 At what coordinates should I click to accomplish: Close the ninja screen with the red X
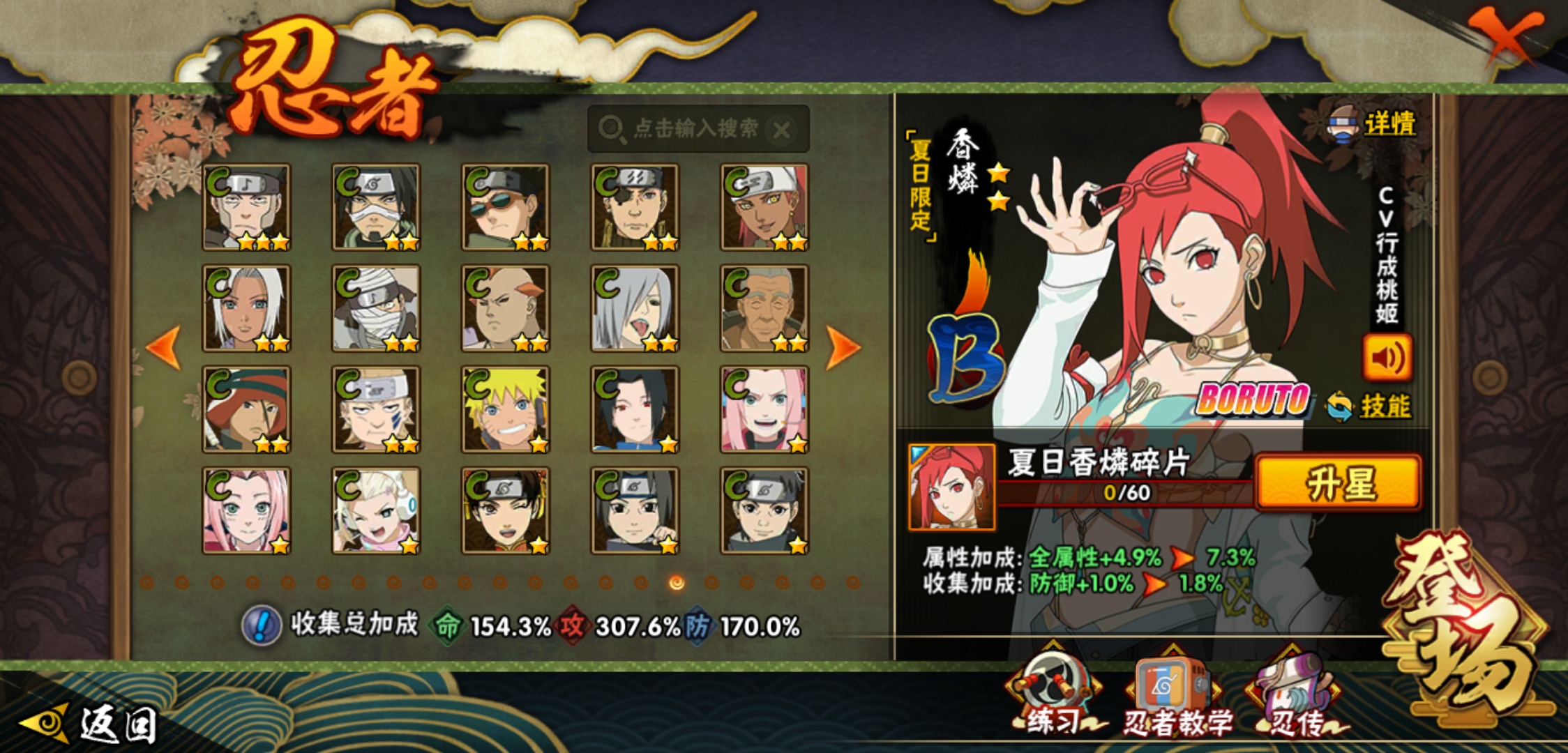pyautogui.click(x=1505, y=36)
